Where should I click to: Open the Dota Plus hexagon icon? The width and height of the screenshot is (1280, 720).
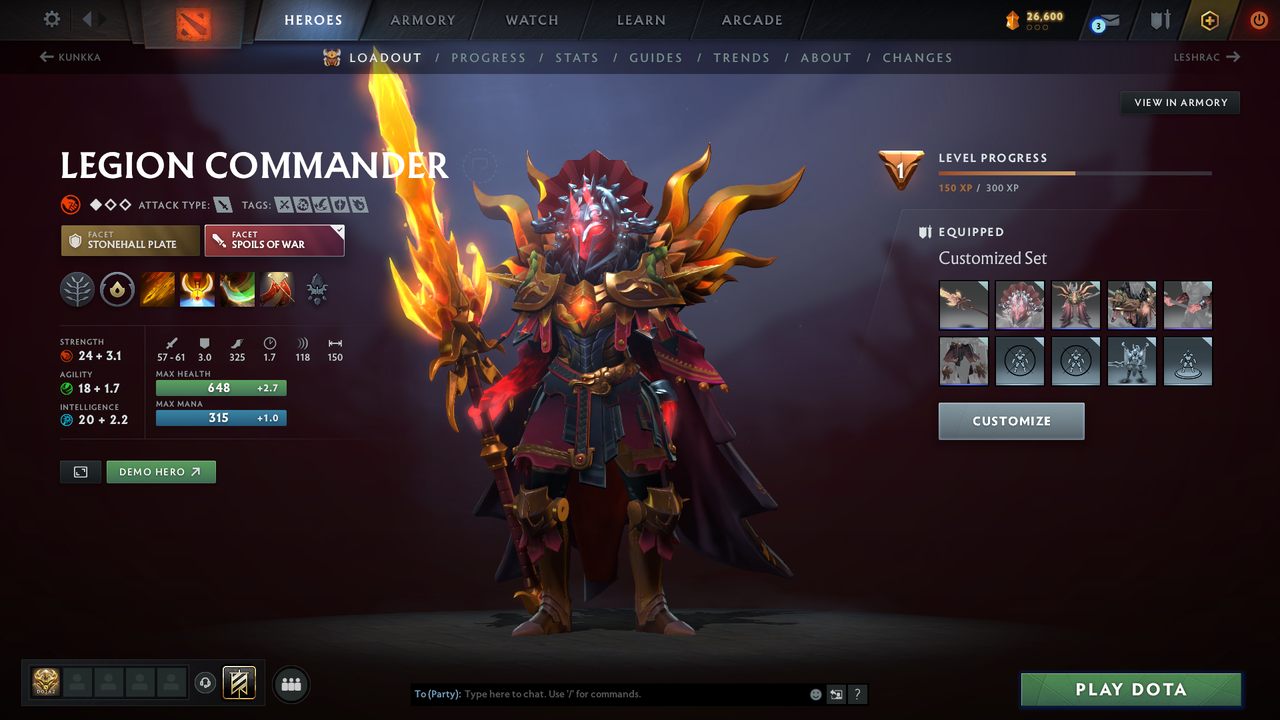[1209, 19]
